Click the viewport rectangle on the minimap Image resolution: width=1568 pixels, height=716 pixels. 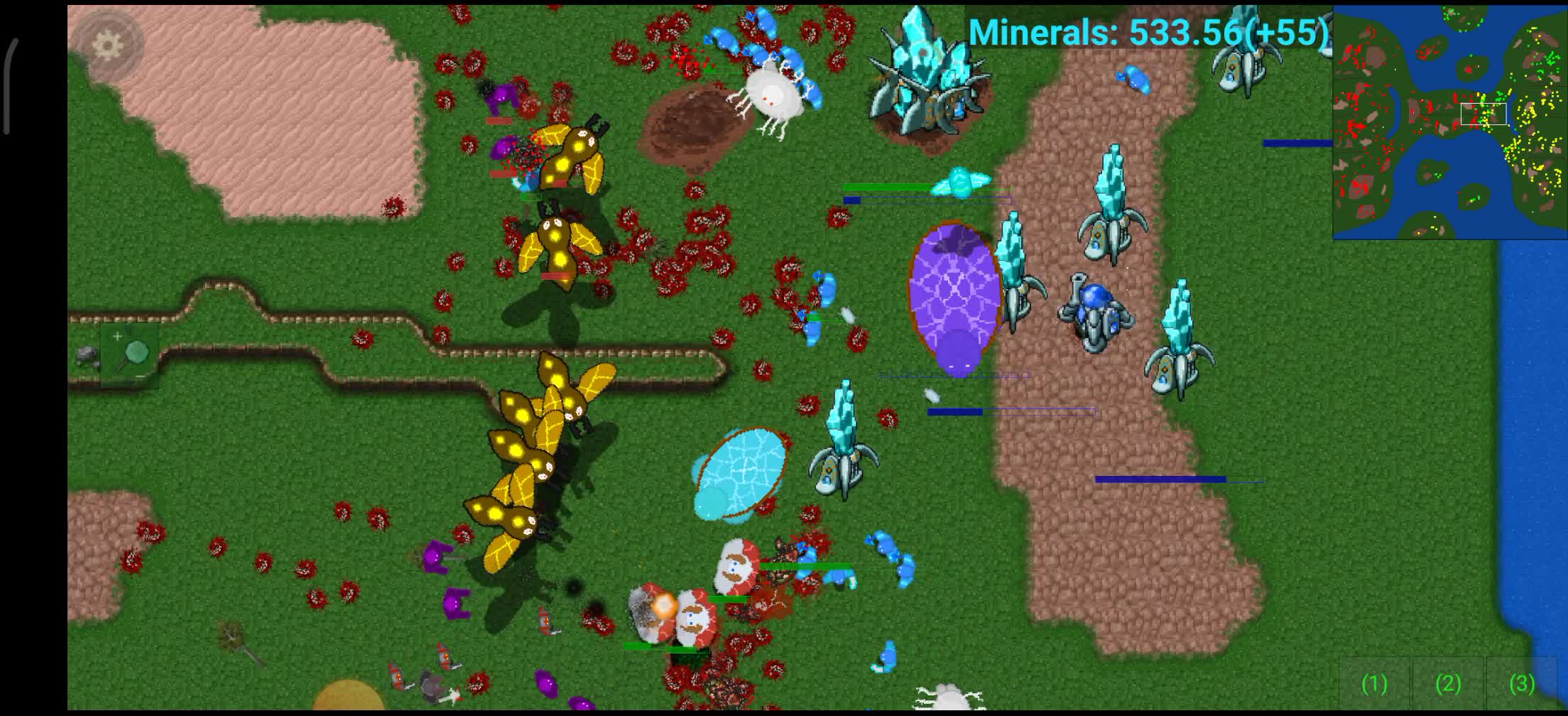(x=1483, y=114)
